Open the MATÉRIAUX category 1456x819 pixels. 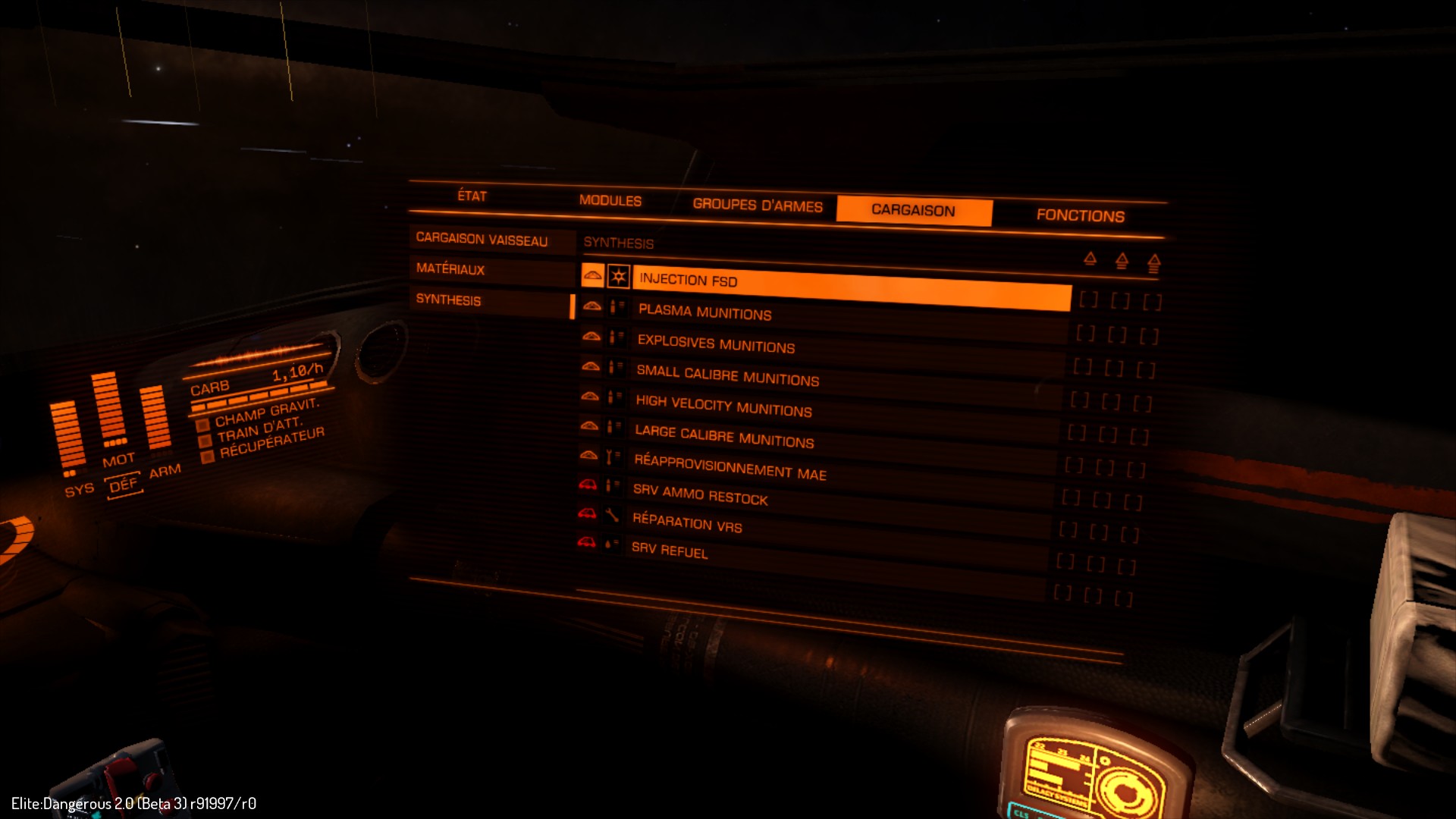pyautogui.click(x=450, y=269)
